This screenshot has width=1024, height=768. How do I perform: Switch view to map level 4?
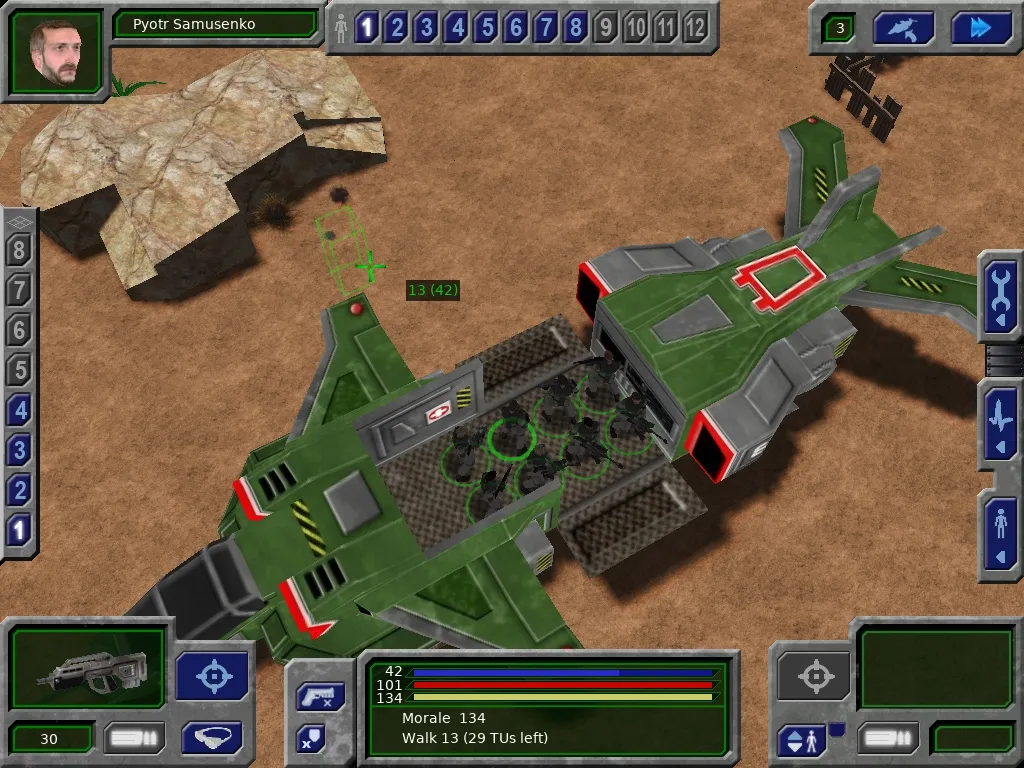coord(20,410)
